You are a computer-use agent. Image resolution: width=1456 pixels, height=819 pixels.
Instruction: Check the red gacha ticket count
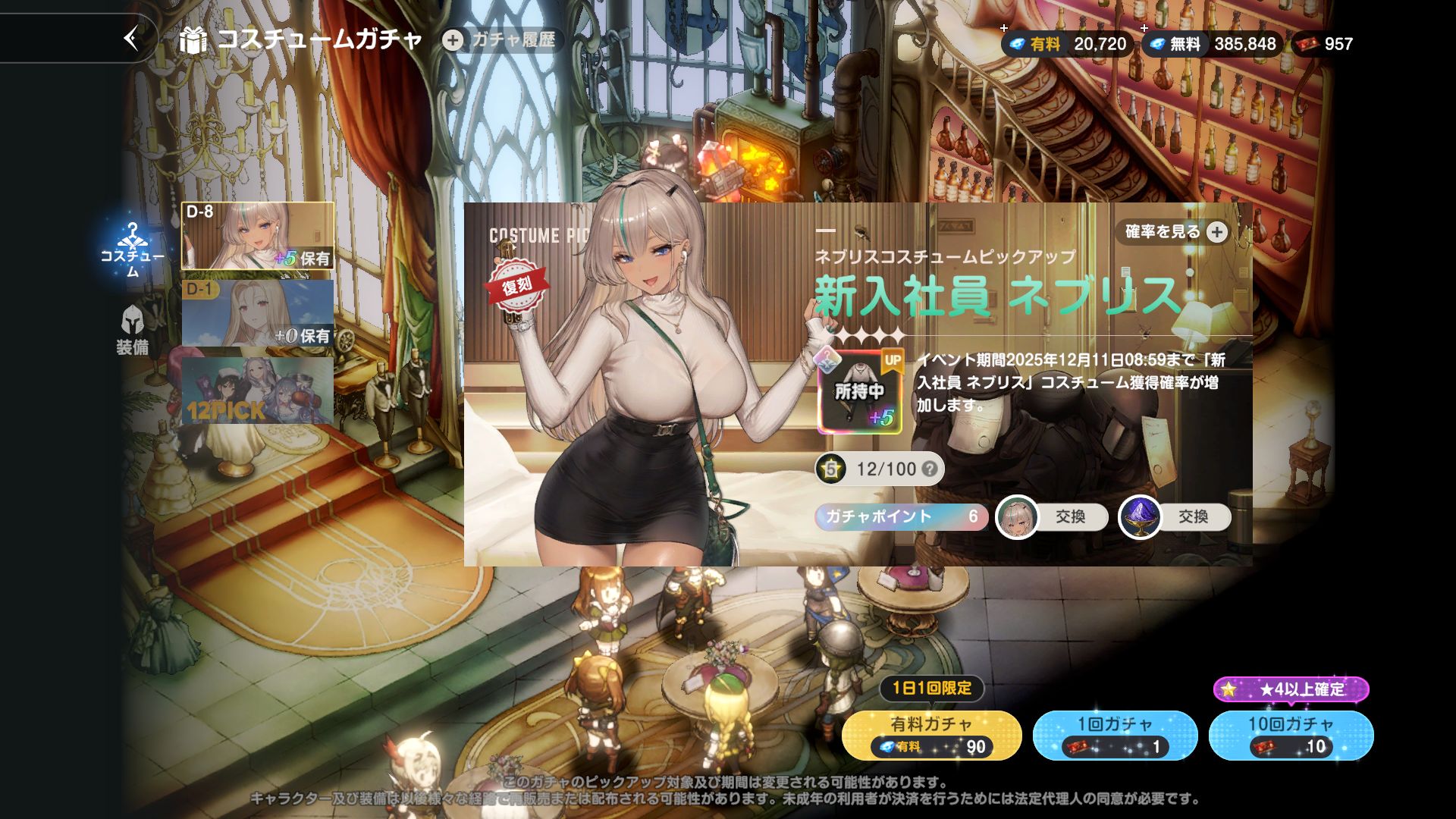point(1324,44)
